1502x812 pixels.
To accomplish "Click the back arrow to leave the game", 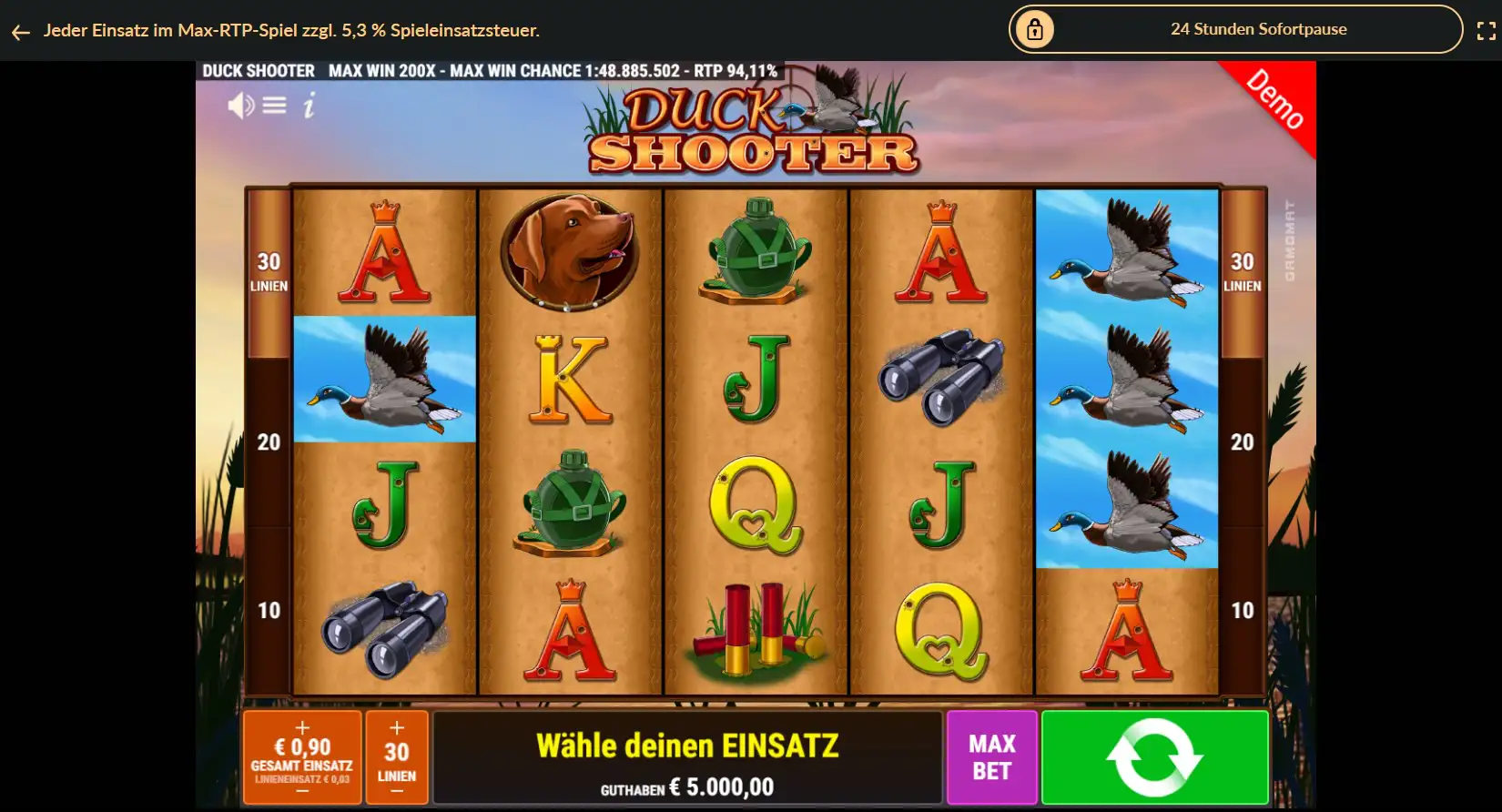I will click(20, 30).
